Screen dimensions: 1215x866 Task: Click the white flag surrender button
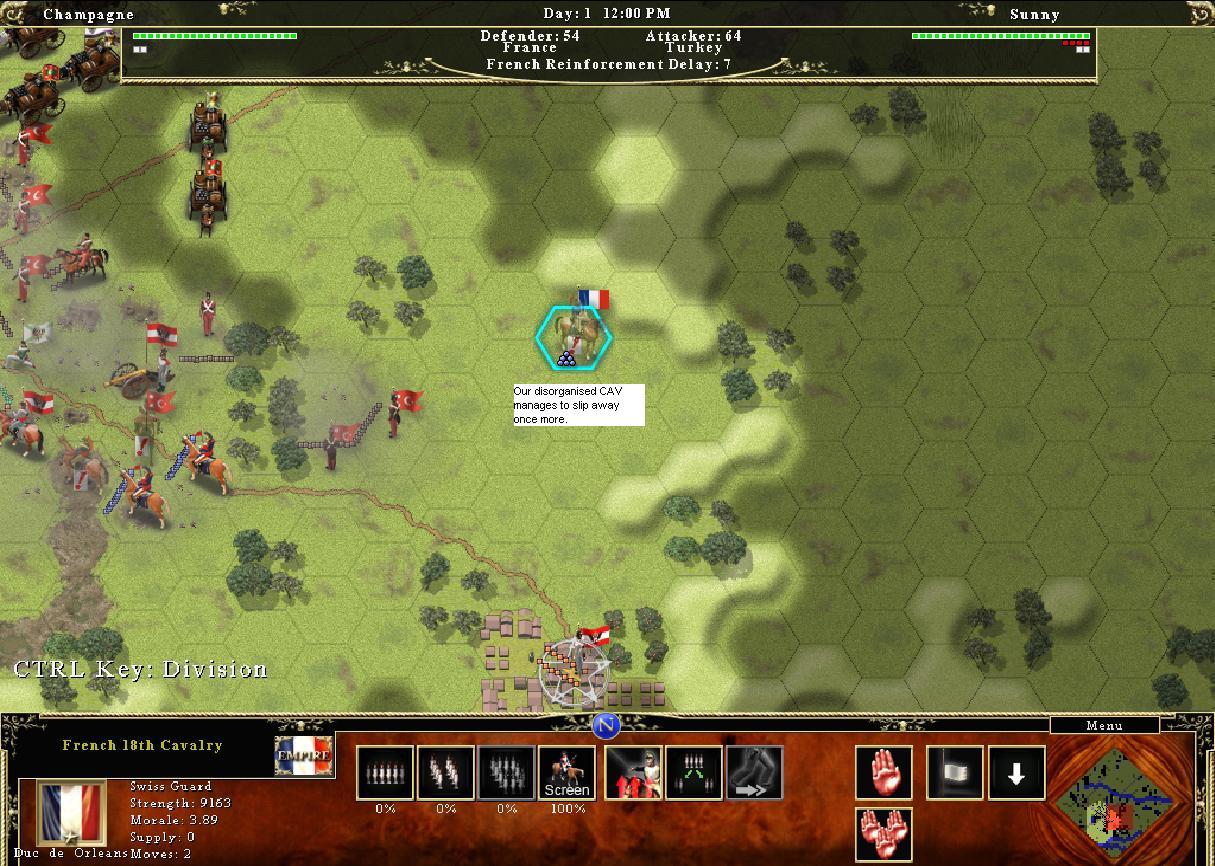pos(955,773)
